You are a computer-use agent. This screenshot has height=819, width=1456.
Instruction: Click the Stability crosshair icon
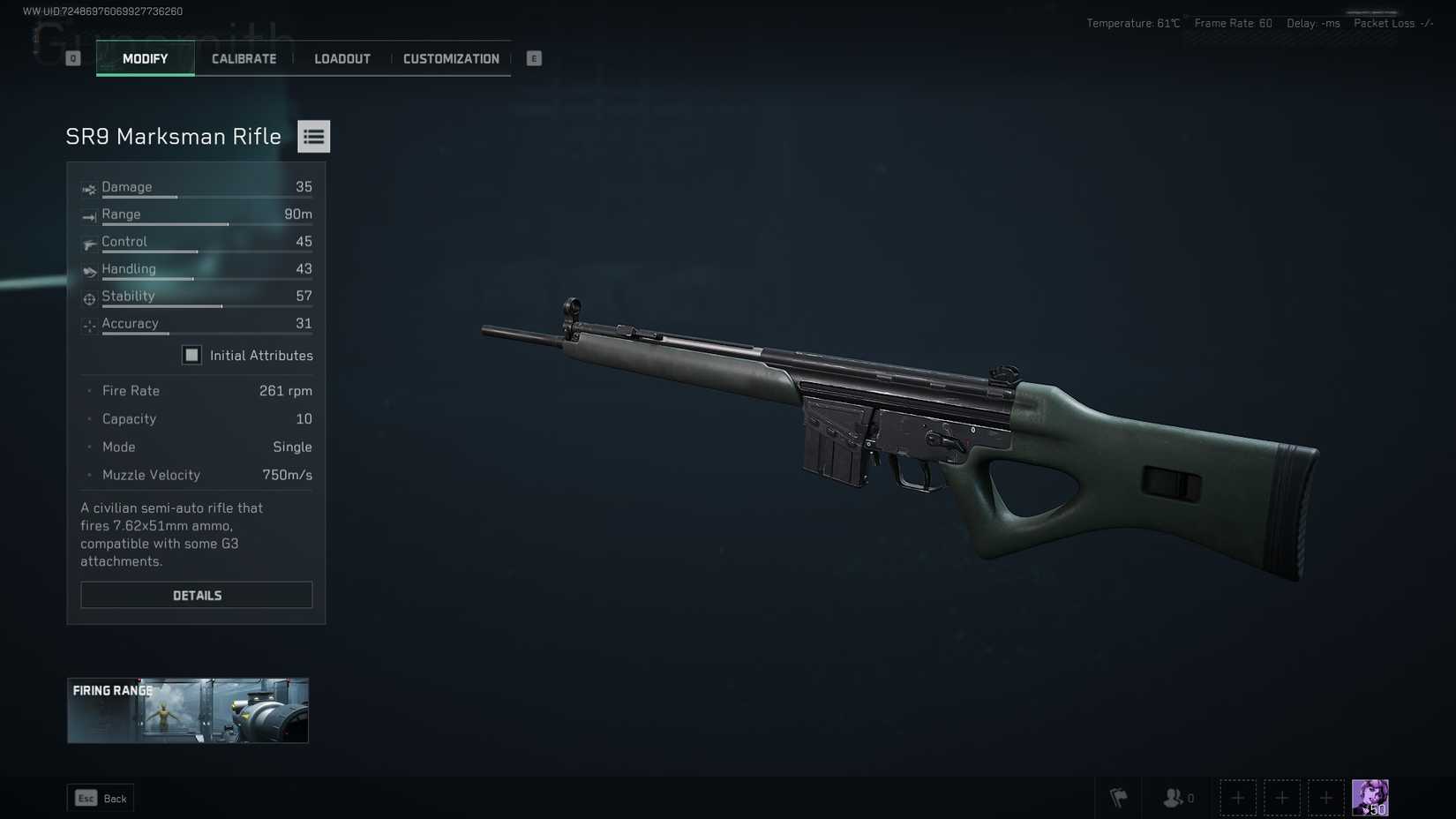[88, 298]
